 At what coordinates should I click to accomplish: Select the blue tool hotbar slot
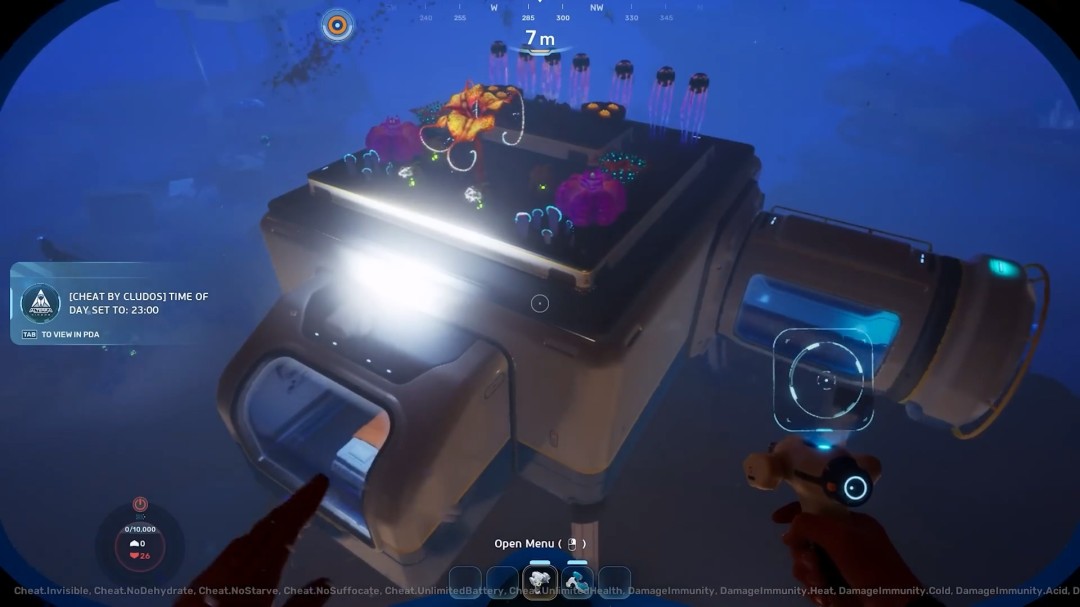click(x=577, y=582)
